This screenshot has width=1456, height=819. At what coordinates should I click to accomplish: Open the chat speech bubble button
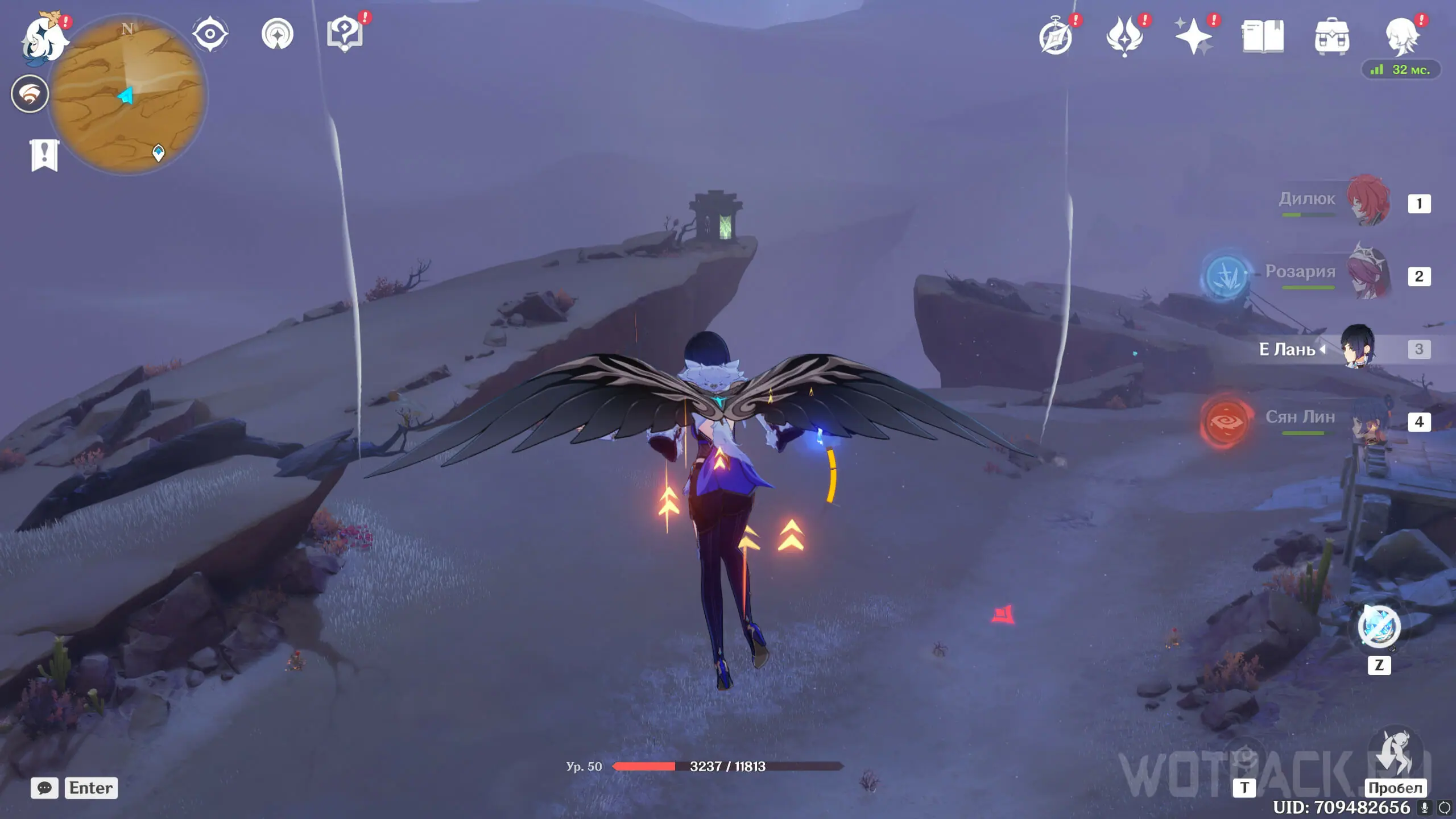click(x=44, y=788)
